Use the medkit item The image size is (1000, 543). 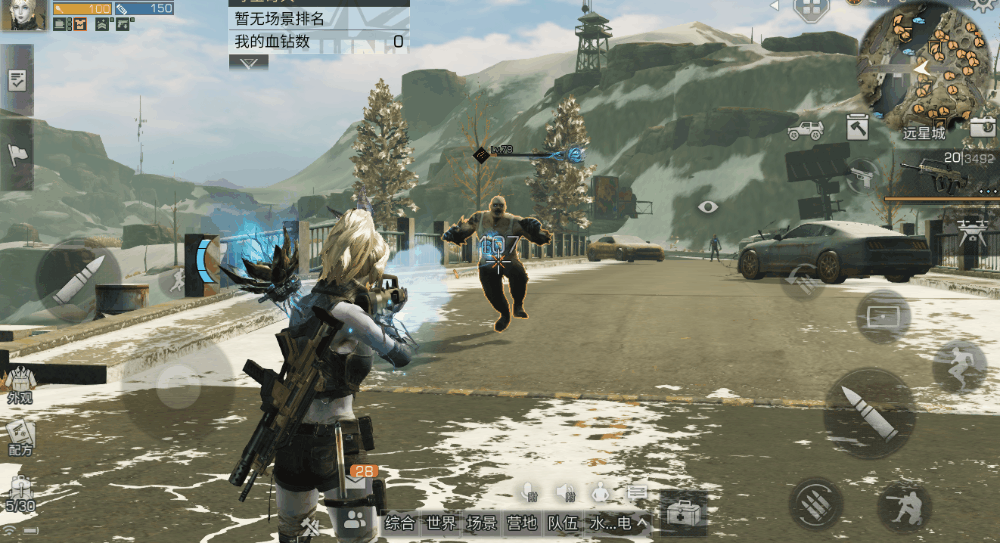pyautogui.click(x=684, y=516)
